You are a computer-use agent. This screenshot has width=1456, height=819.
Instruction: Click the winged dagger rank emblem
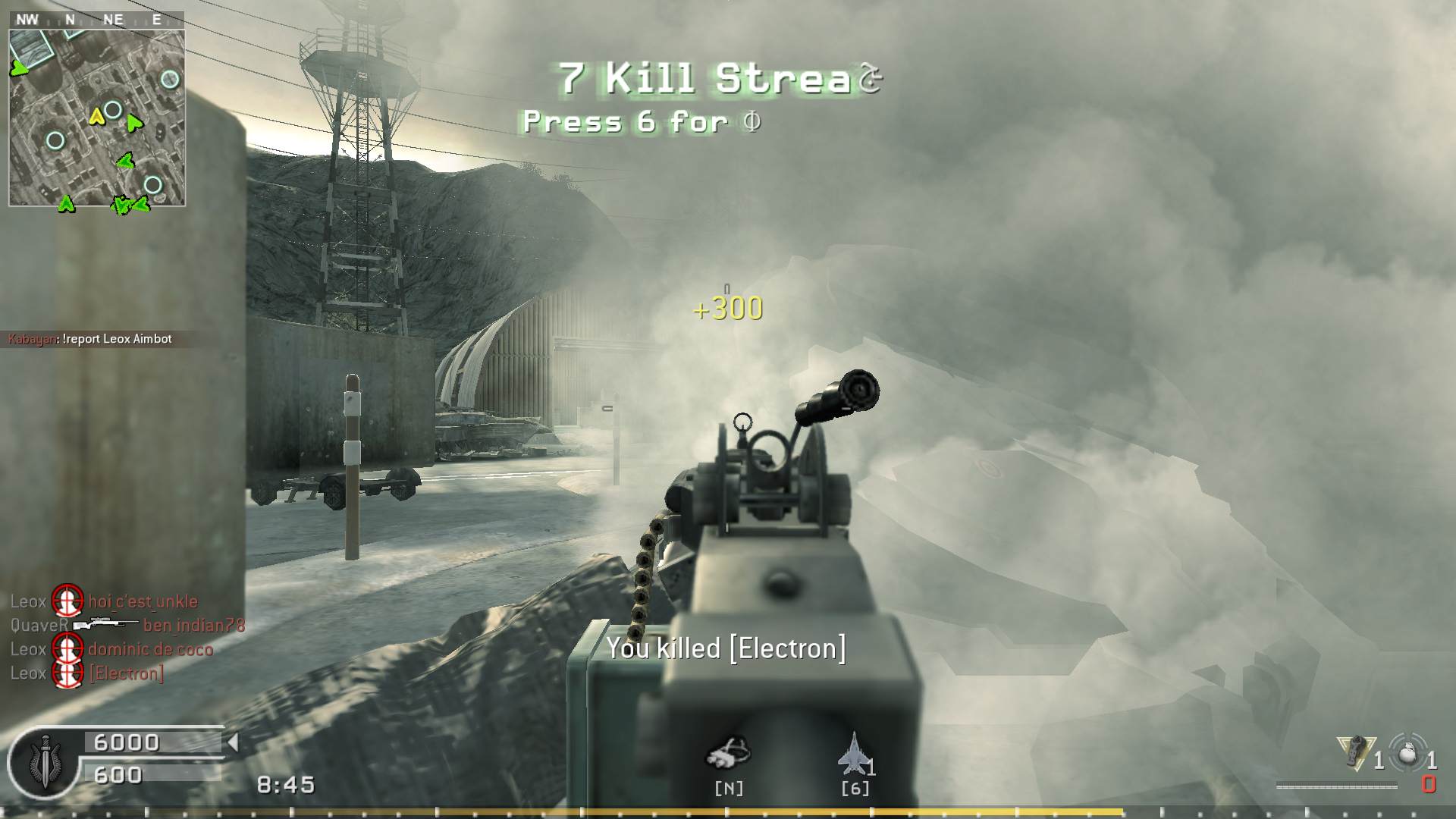(44, 761)
